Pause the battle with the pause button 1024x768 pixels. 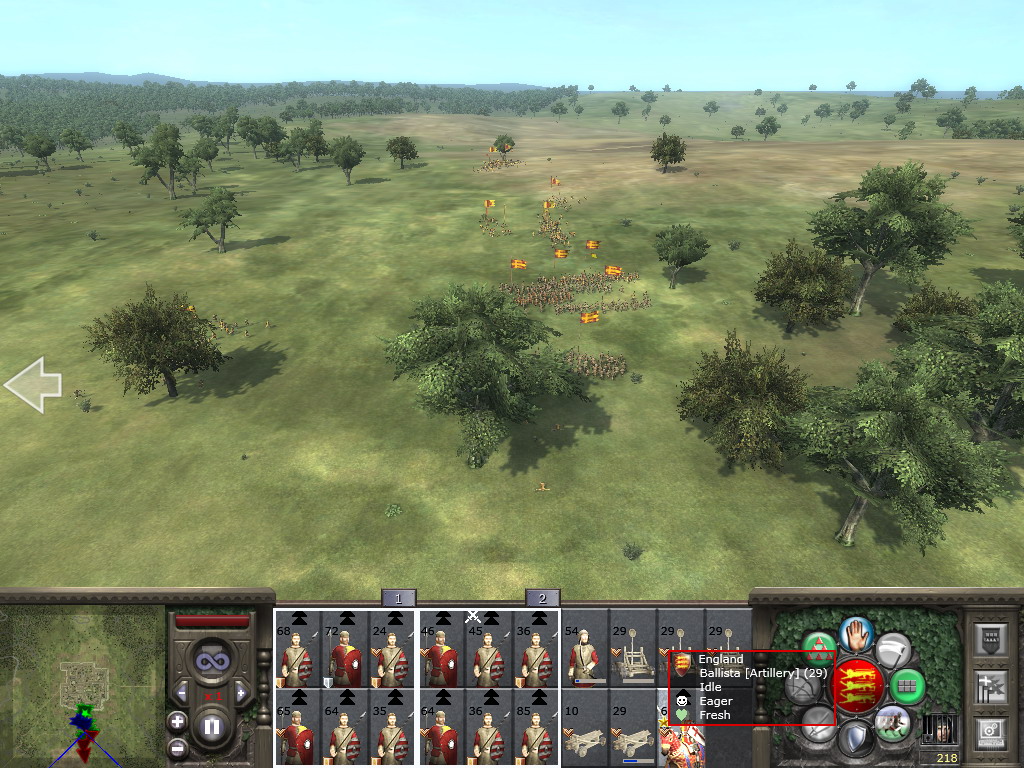coord(212,726)
